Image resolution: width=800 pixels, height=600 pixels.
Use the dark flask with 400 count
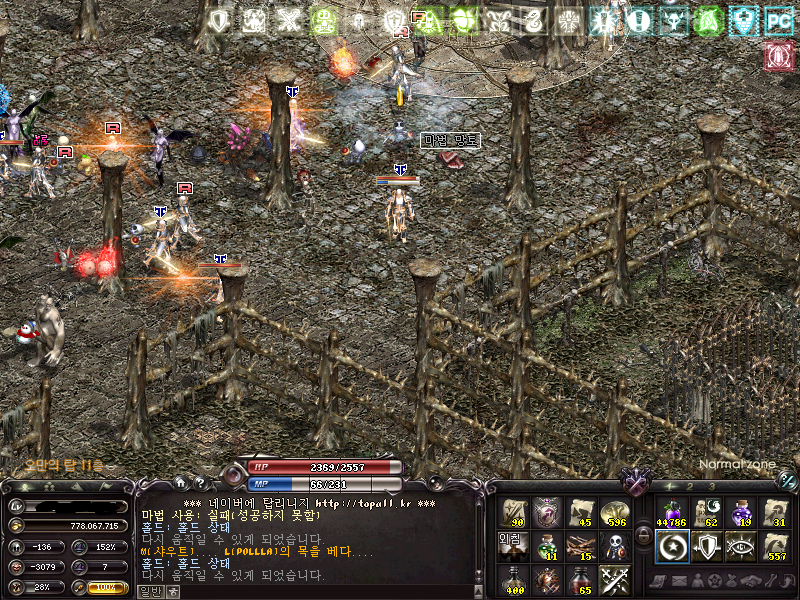514,579
